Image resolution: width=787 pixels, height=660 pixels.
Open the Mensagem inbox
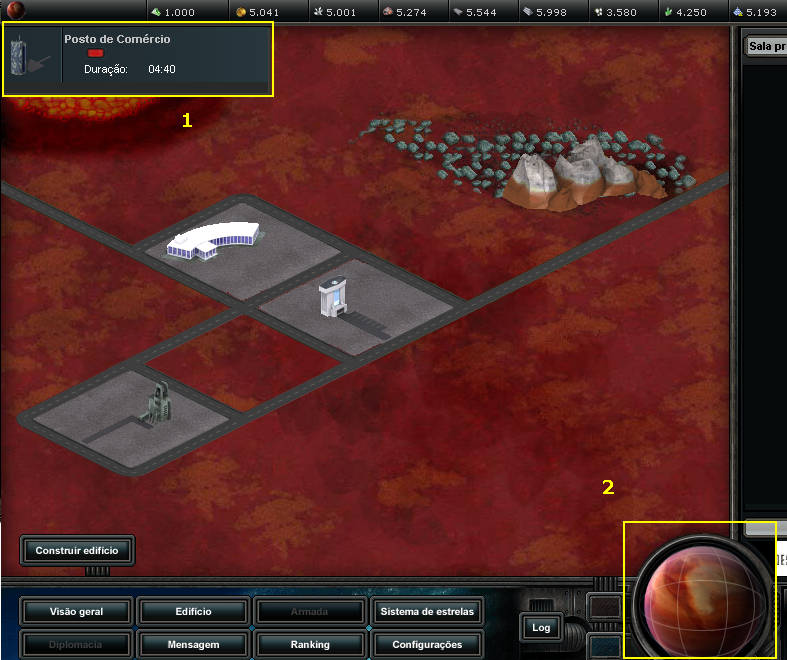(x=192, y=644)
